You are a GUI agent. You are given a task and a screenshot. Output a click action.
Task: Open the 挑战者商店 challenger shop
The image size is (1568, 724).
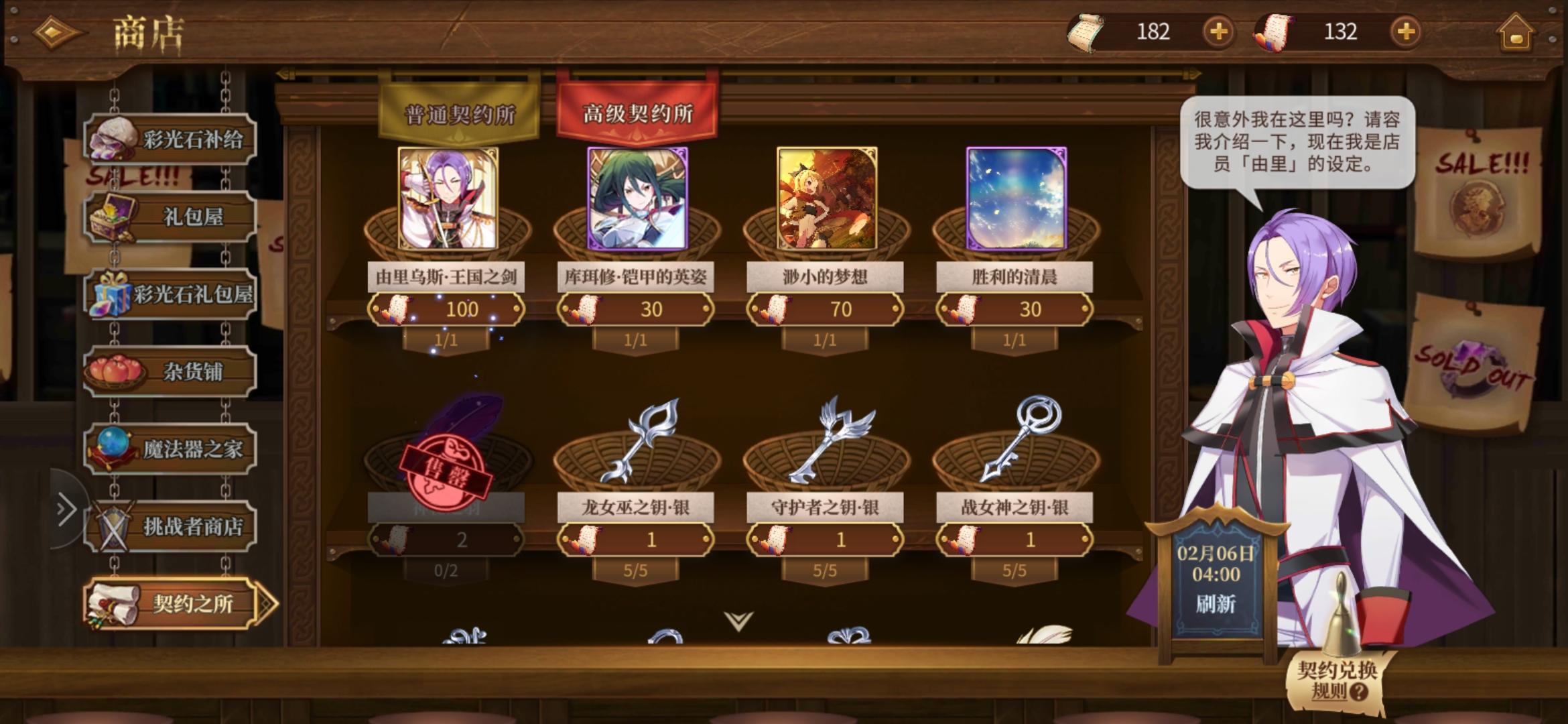click(170, 527)
